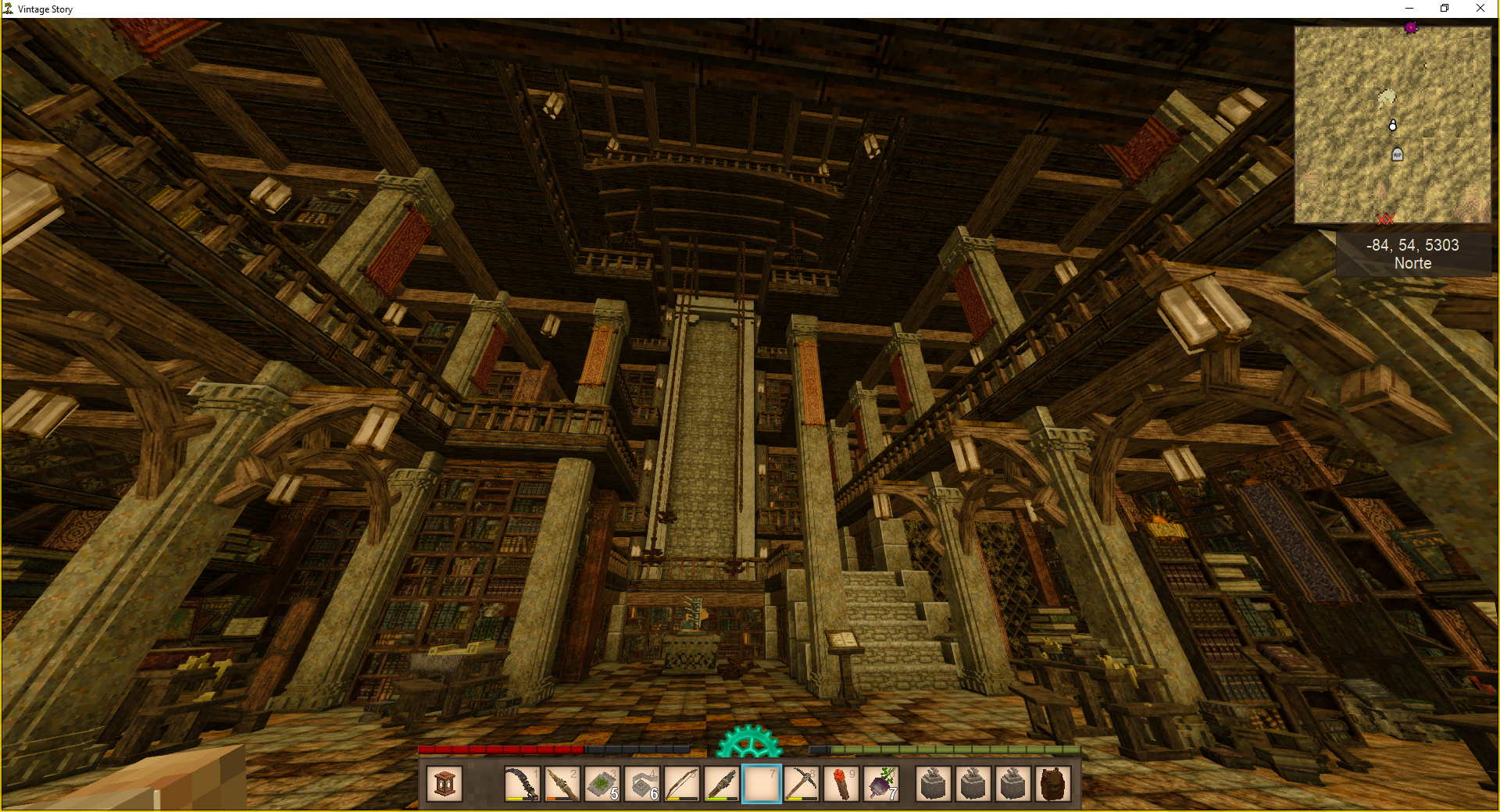
Task: Choose the torch in the hotbar
Action: [x=841, y=784]
